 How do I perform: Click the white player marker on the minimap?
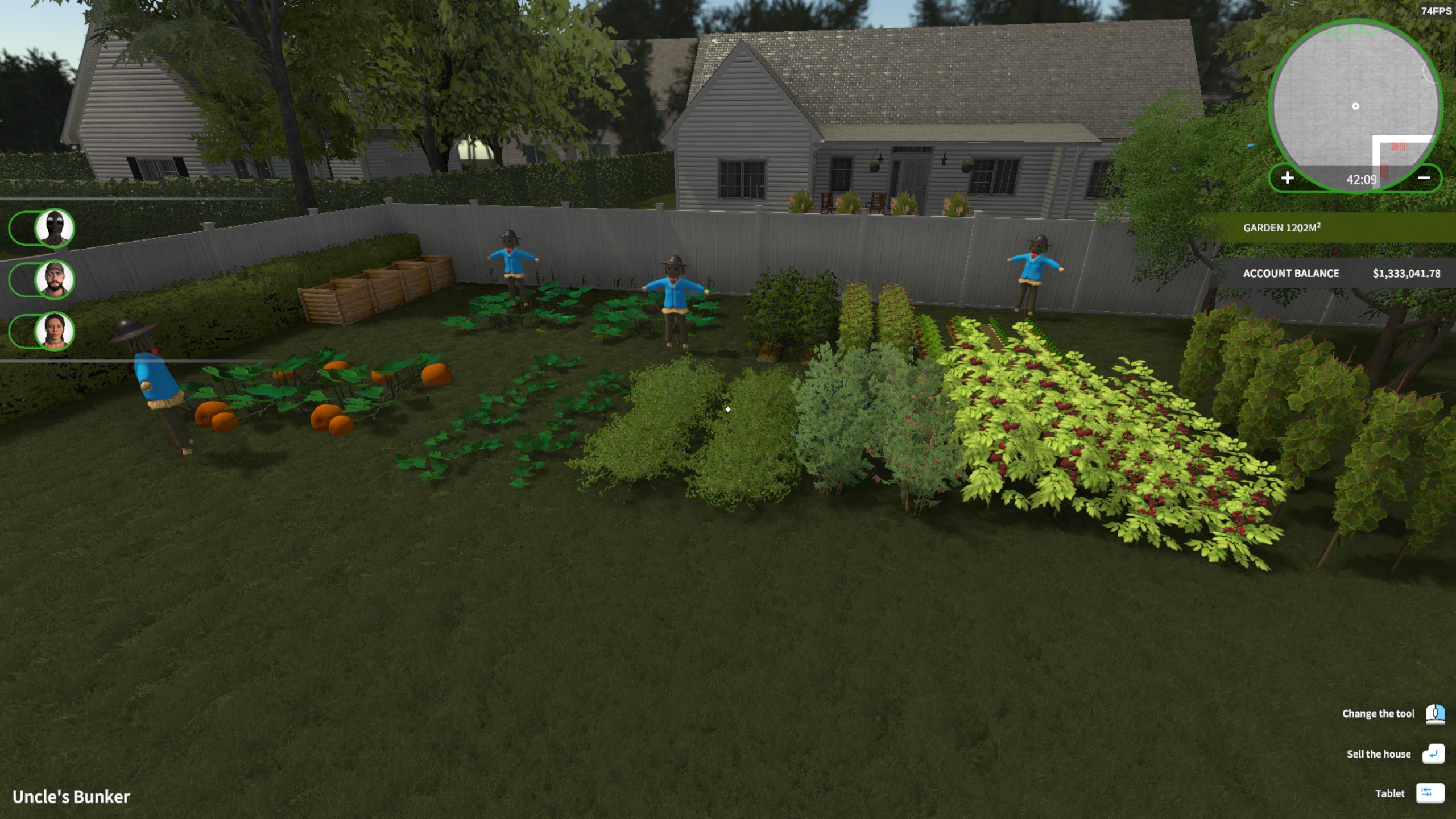[x=1355, y=106]
